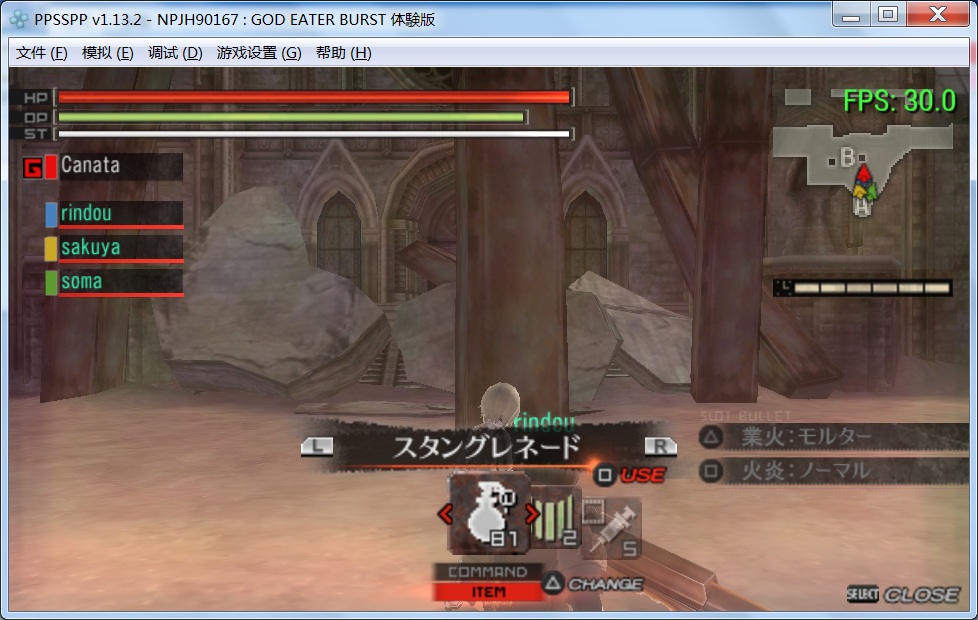This screenshot has width=978, height=620.
Task: Open the 帮助 (H) menu
Action: tap(343, 53)
